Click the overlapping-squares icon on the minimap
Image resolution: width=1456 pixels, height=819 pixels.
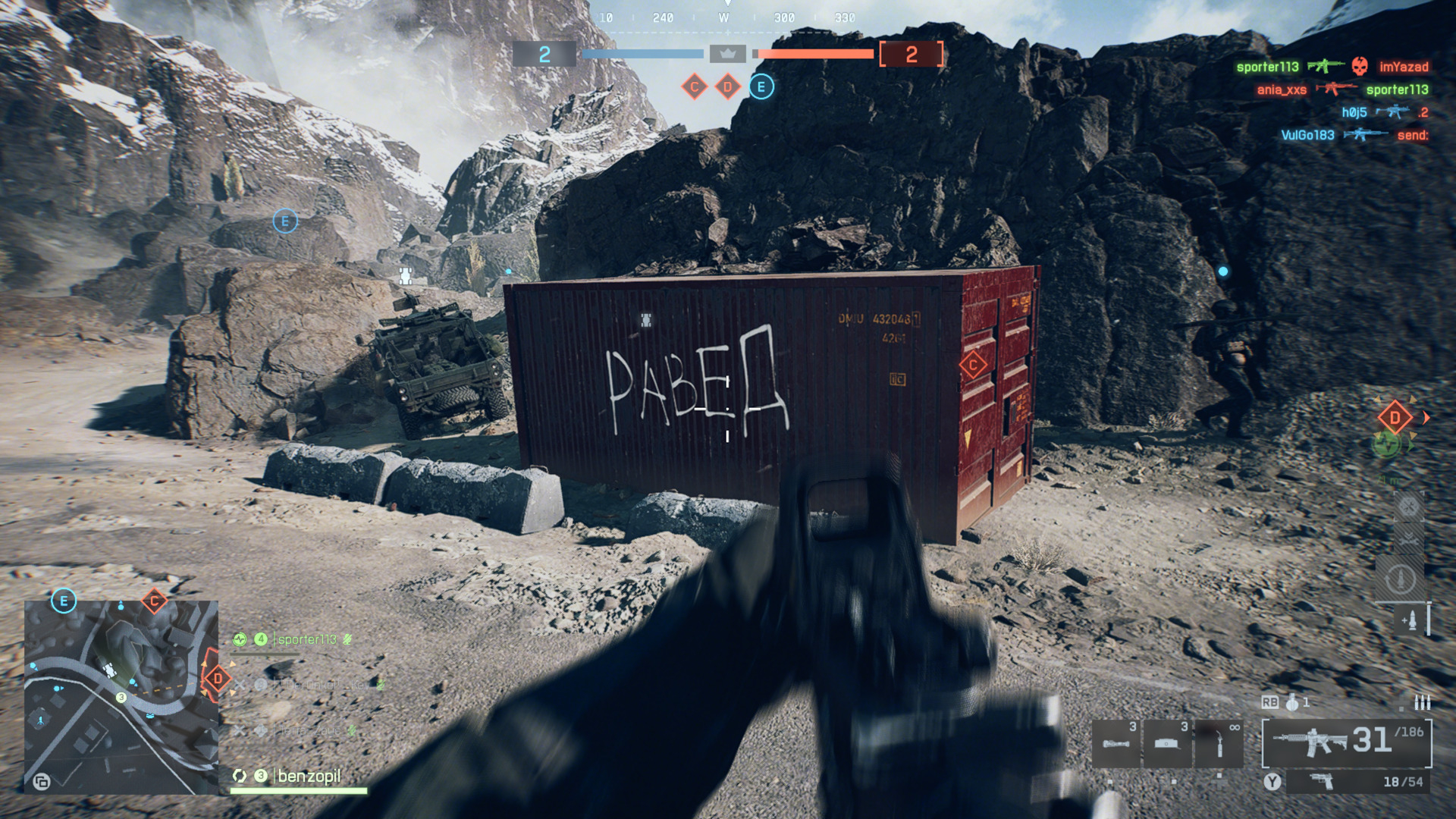click(x=42, y=781)
